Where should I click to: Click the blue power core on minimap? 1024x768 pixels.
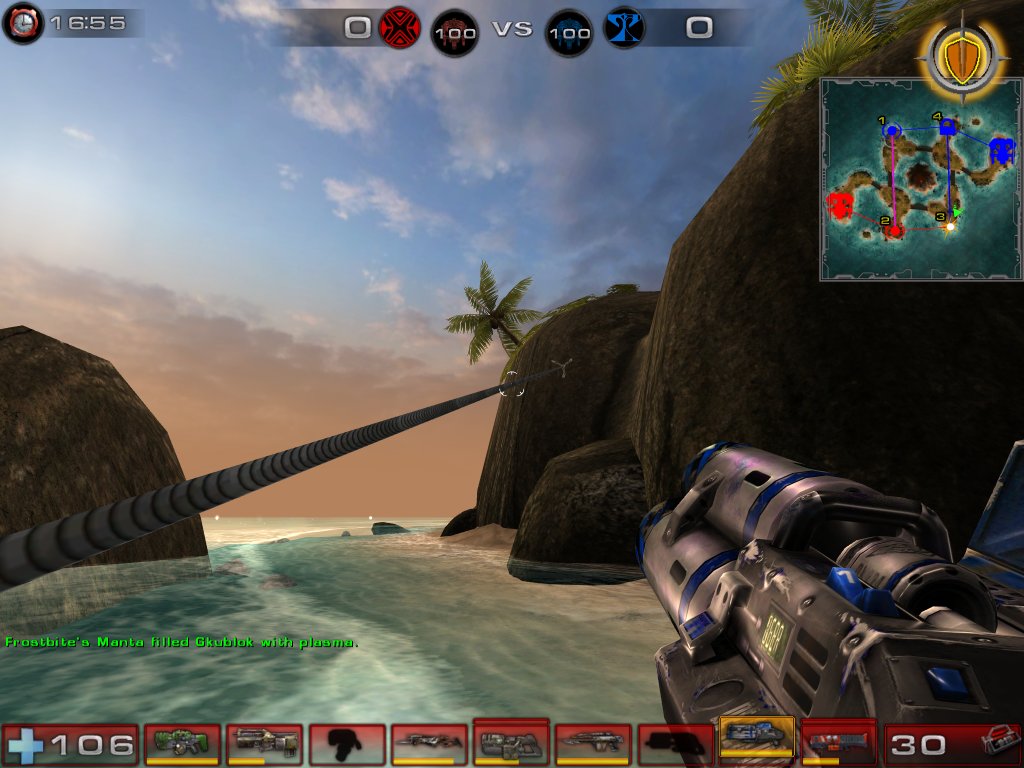pyautogui.click(x=1002, y=151)
